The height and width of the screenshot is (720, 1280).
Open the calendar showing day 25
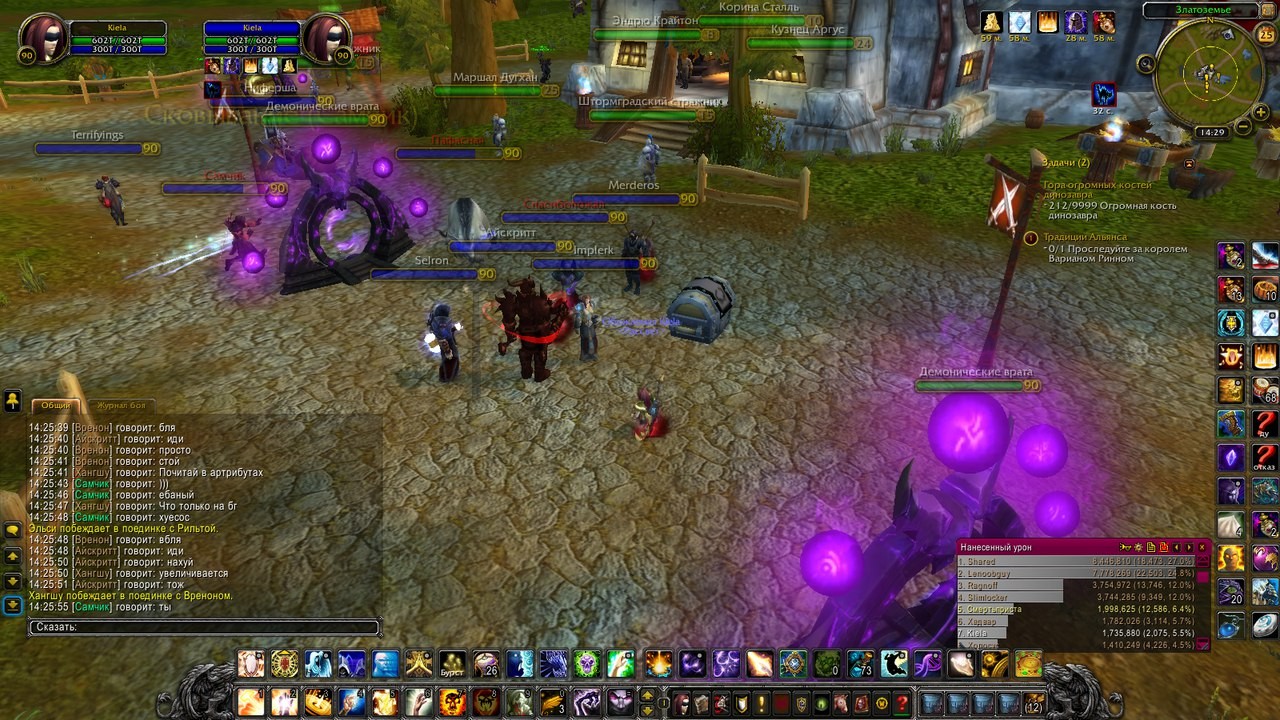point(1265,35)
